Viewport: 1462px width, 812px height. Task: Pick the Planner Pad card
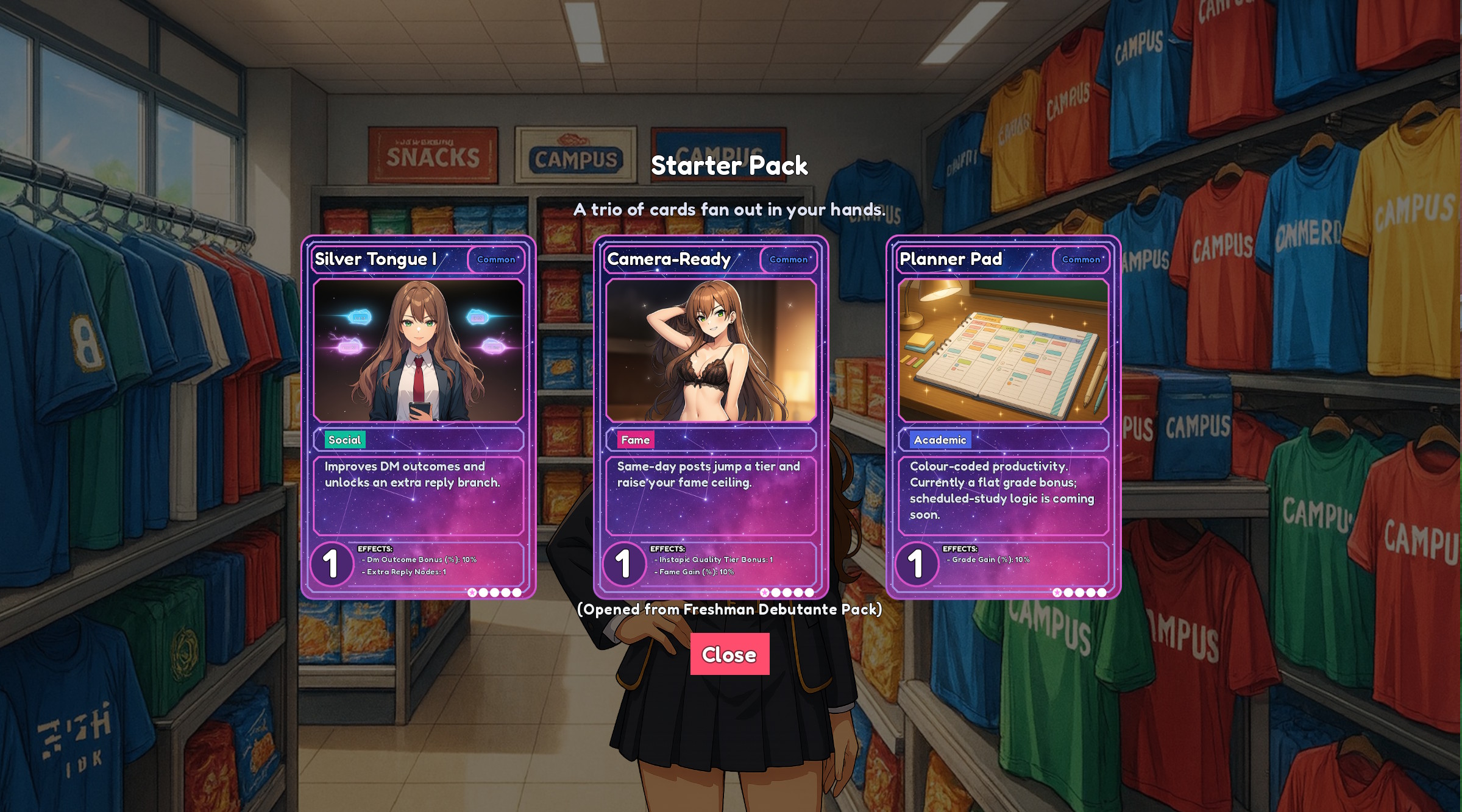(x=1003, y=417)
